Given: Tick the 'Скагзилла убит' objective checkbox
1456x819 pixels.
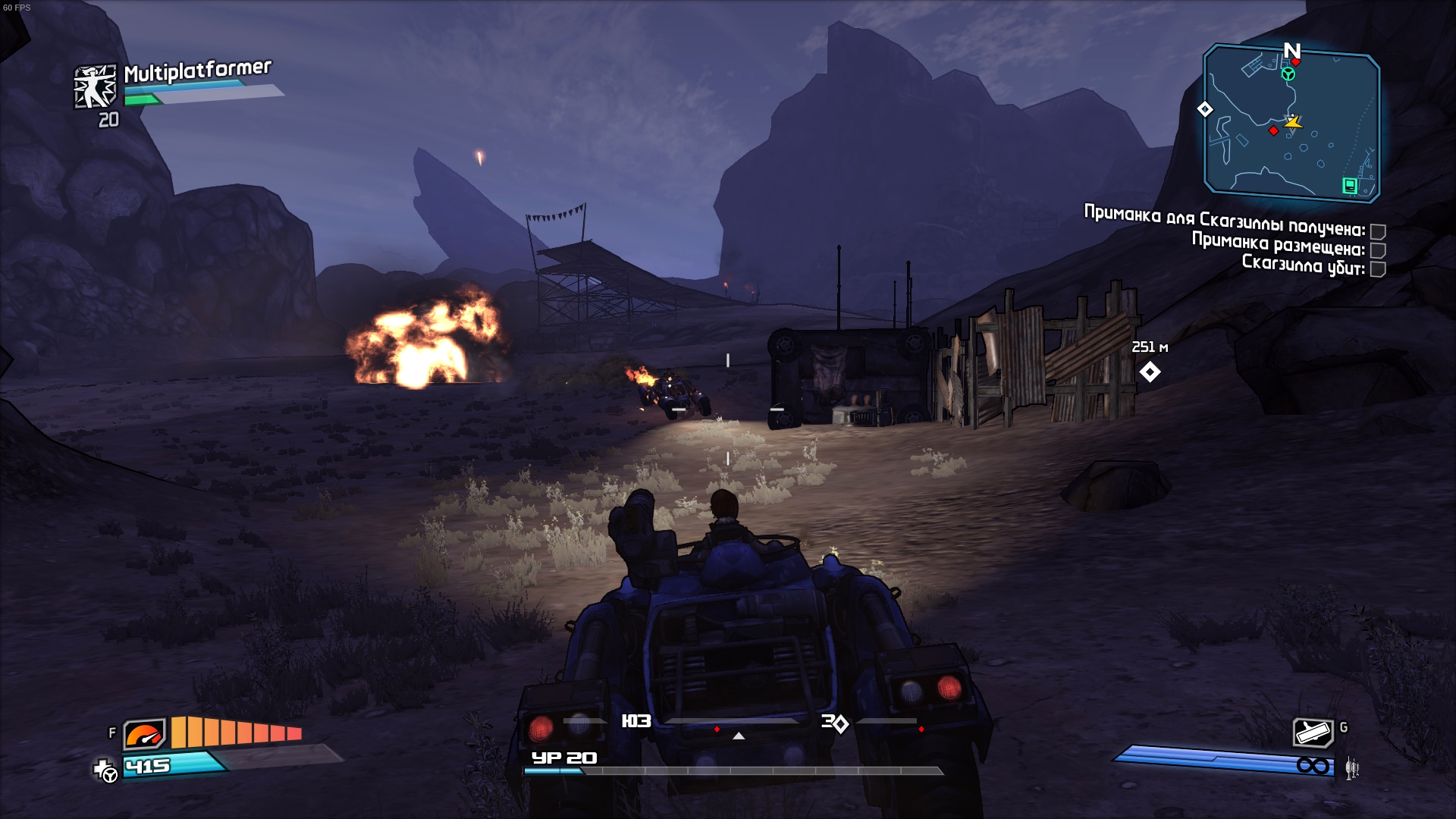Looking at the screenshot, I should [1378, 269].
